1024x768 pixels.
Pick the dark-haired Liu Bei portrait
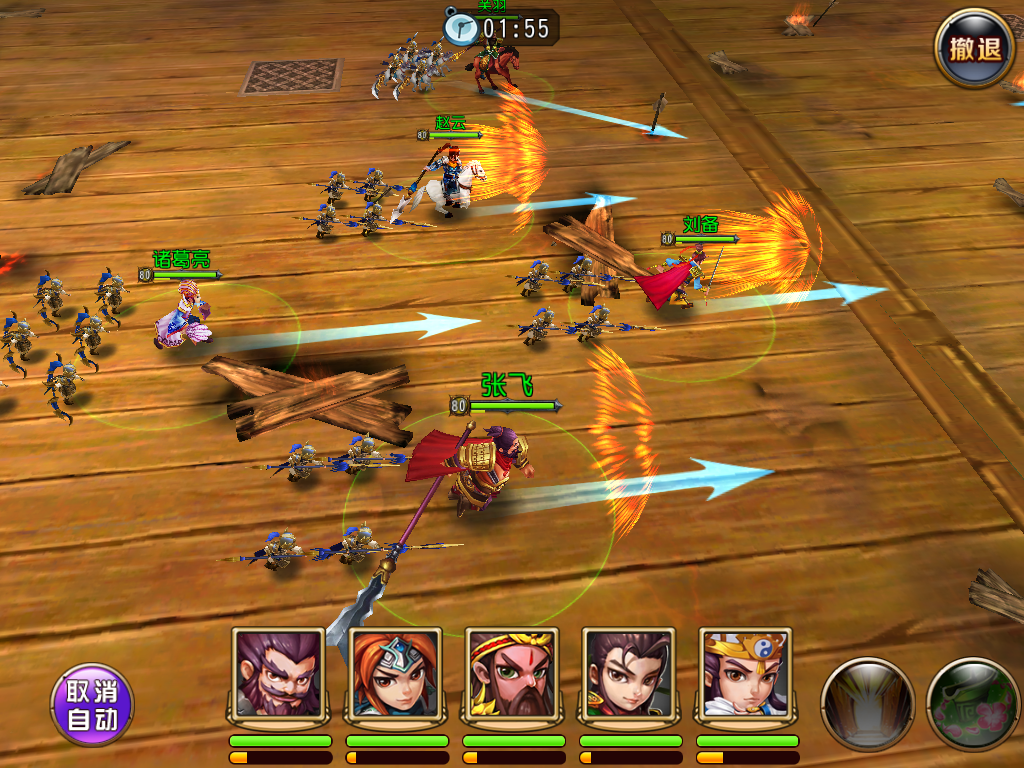[629, 674]
